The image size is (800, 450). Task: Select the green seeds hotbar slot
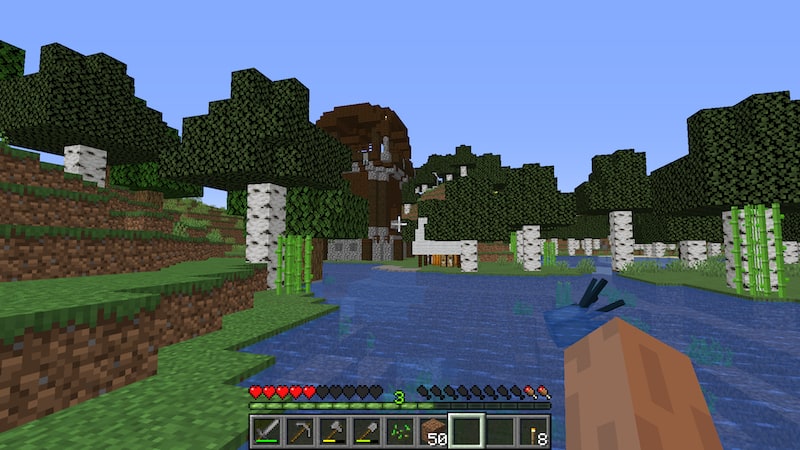click(400, 431)
